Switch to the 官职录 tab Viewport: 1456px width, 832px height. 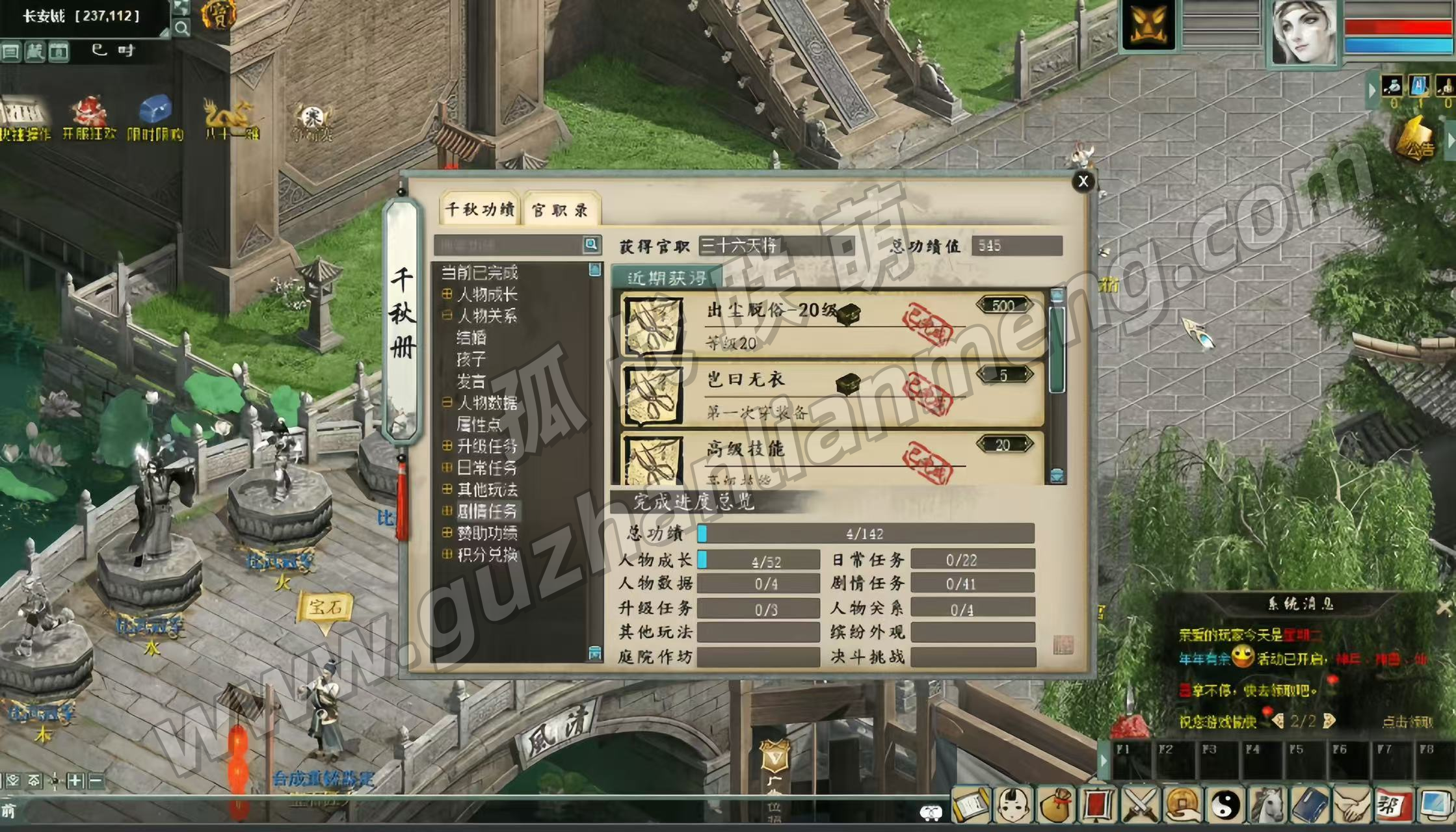[560, 210]
